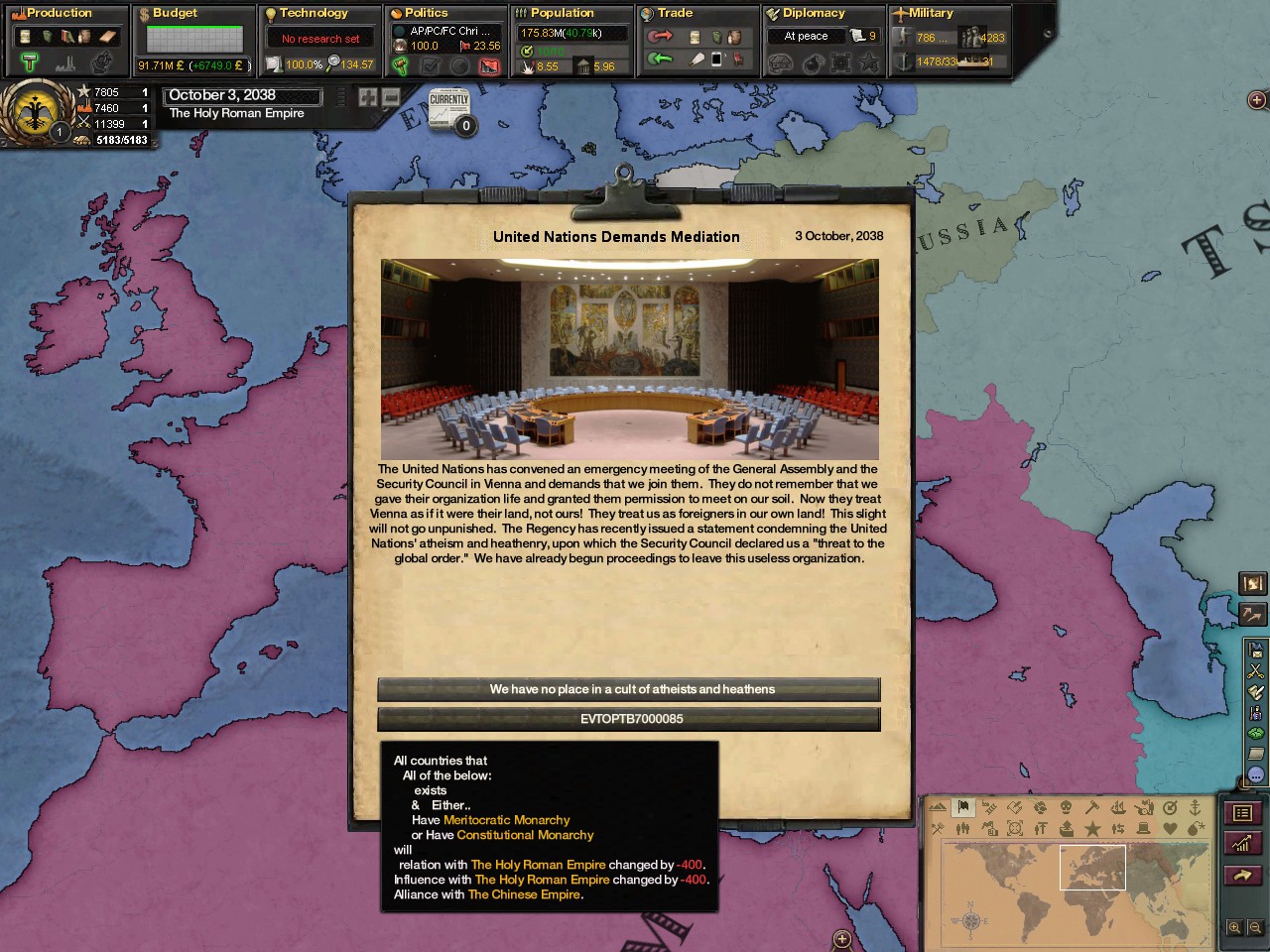Open the Production tab
This screenshot has width=1270, height=952.
(60, 13)
